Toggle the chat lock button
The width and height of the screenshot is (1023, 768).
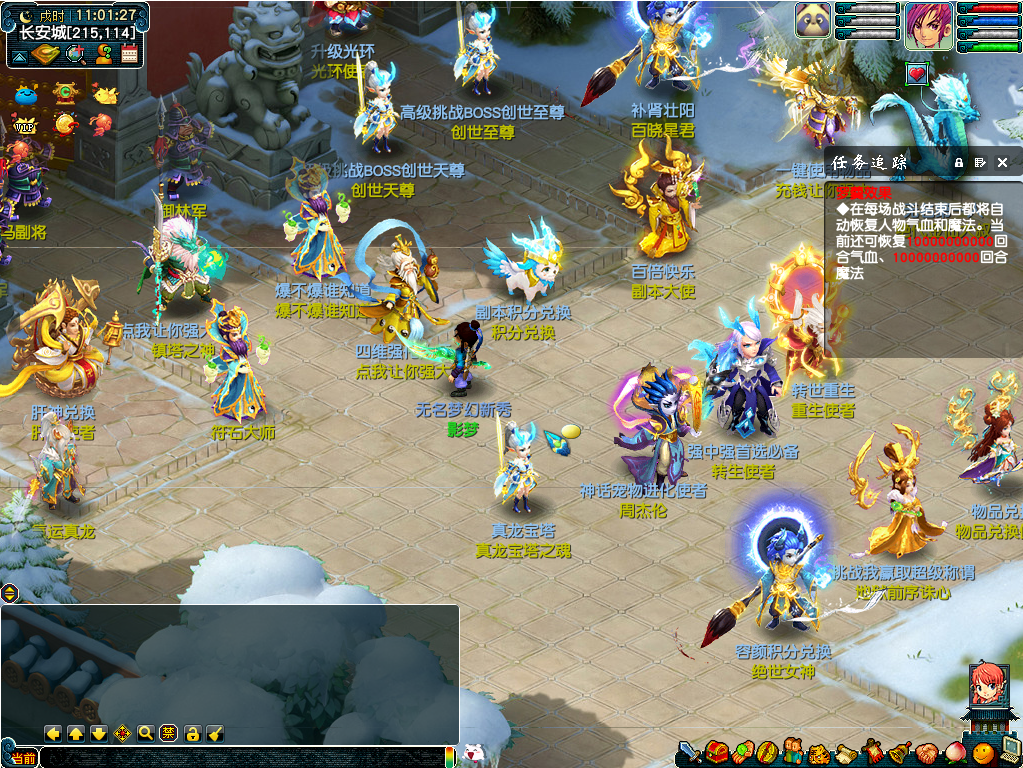point(192,733)
